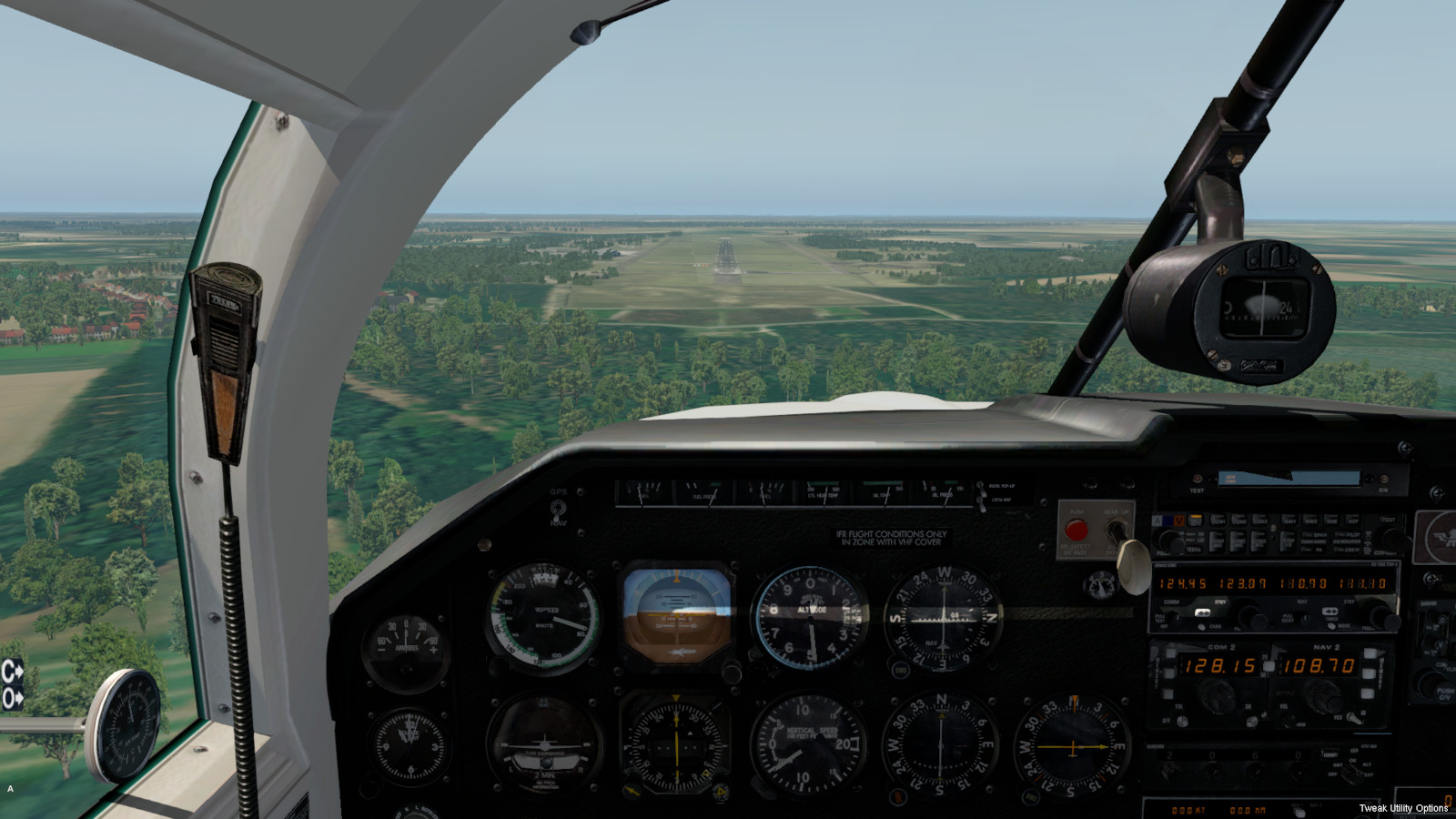Swap the NAV 1 active and standby frequencies
The width and height of the screenshot is (1456, 819).
click(x=1330, y=611)
